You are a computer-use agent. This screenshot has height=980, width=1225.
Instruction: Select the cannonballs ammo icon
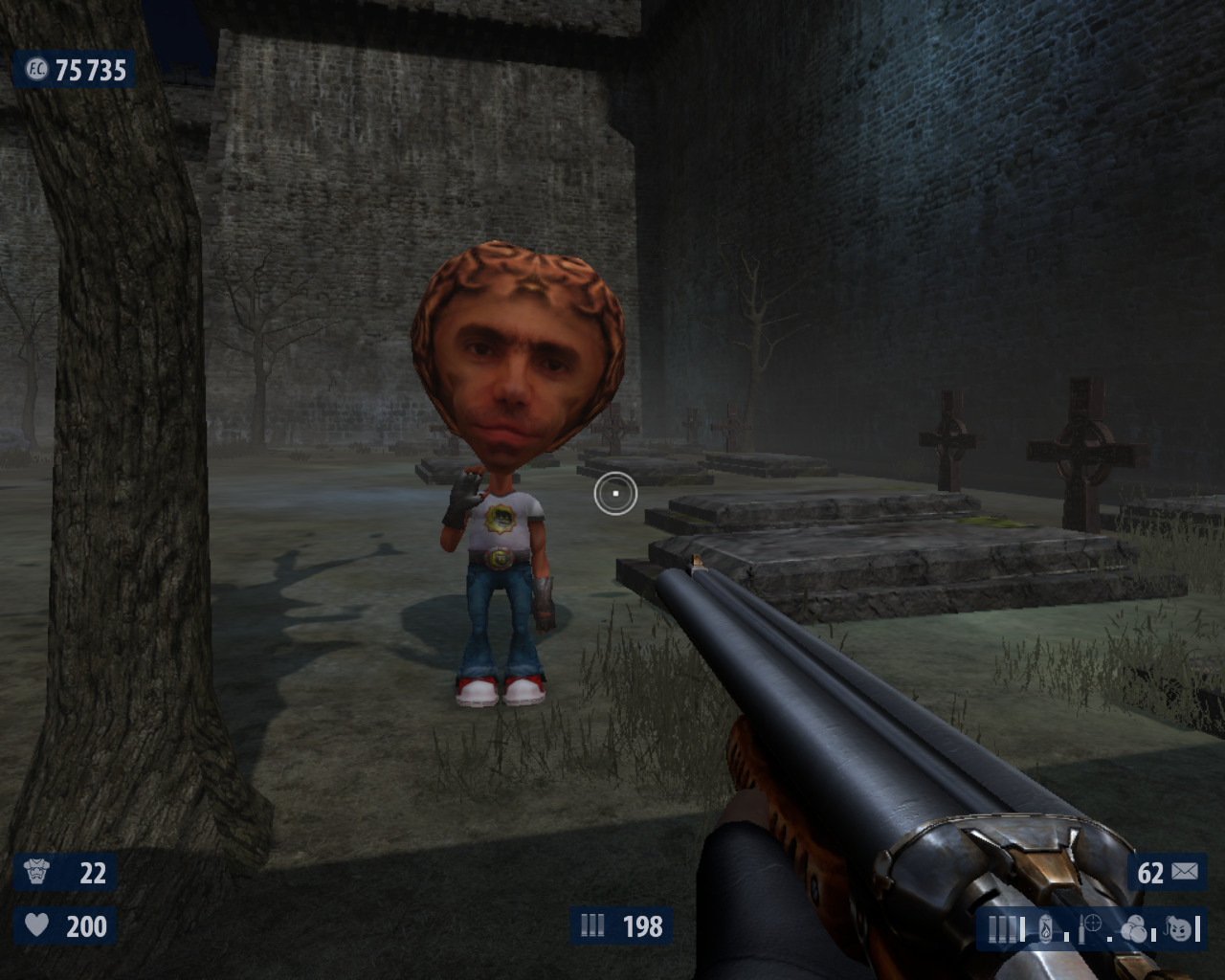(1134, 928)
